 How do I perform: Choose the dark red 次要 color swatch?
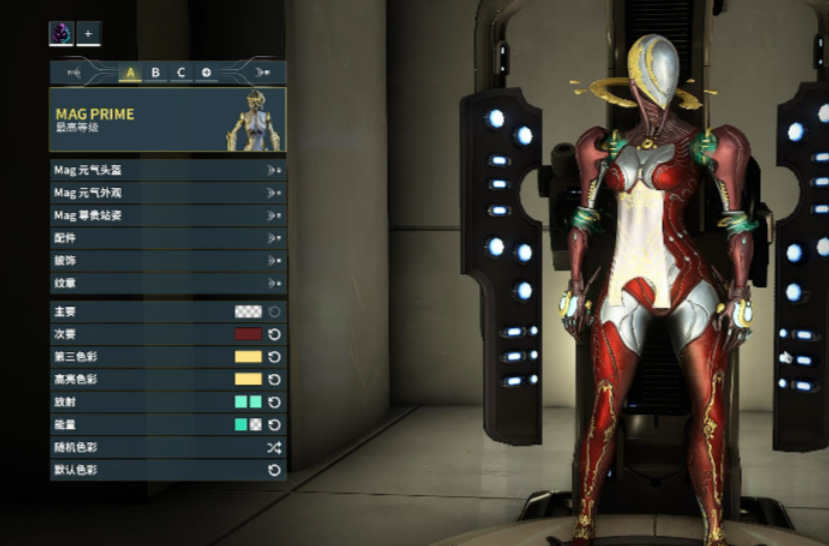pyautogui.click(x=247, y=334)
